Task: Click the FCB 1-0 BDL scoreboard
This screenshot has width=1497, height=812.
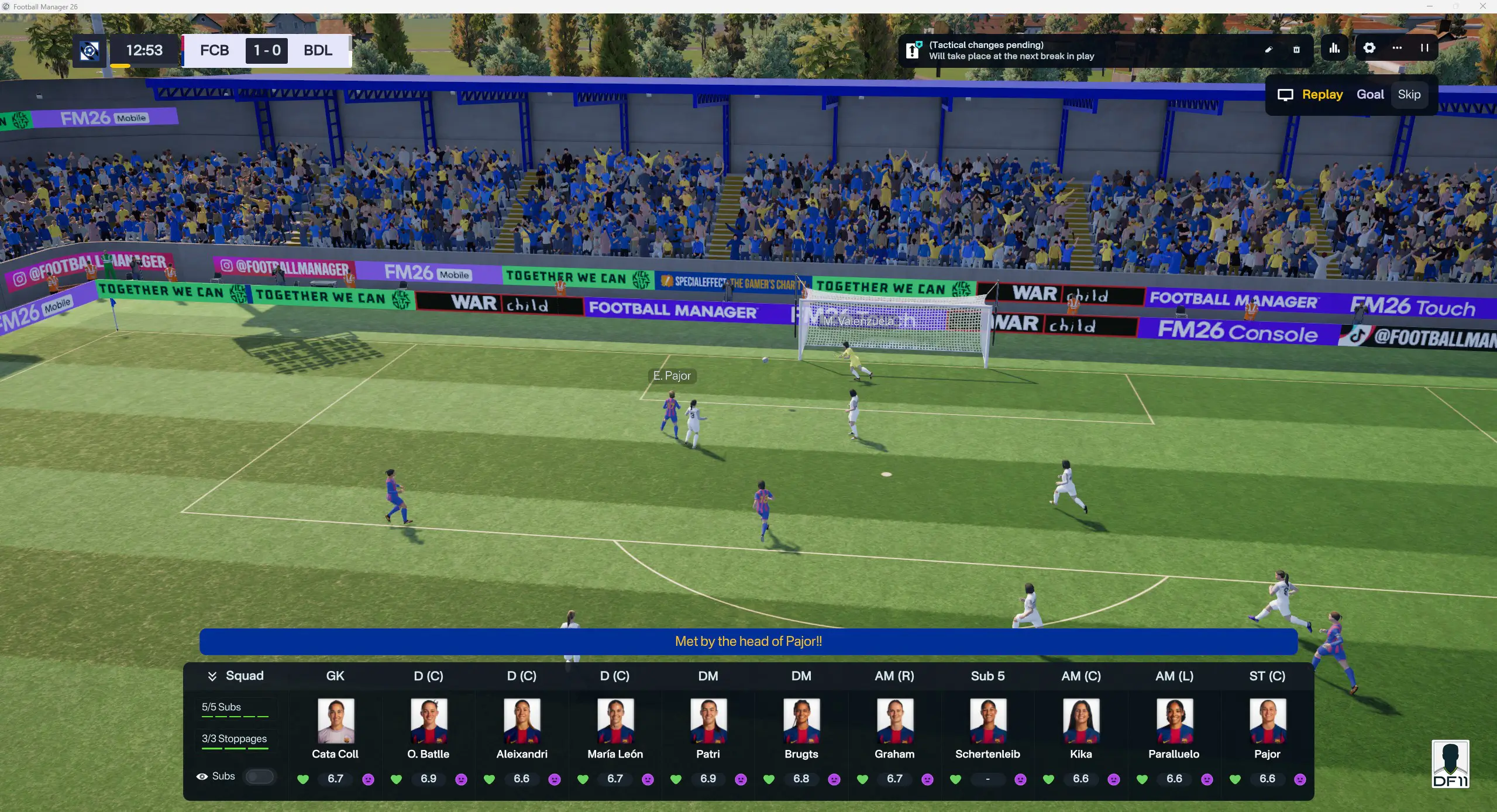Action: pyautogui.click(x=266, y=51)
